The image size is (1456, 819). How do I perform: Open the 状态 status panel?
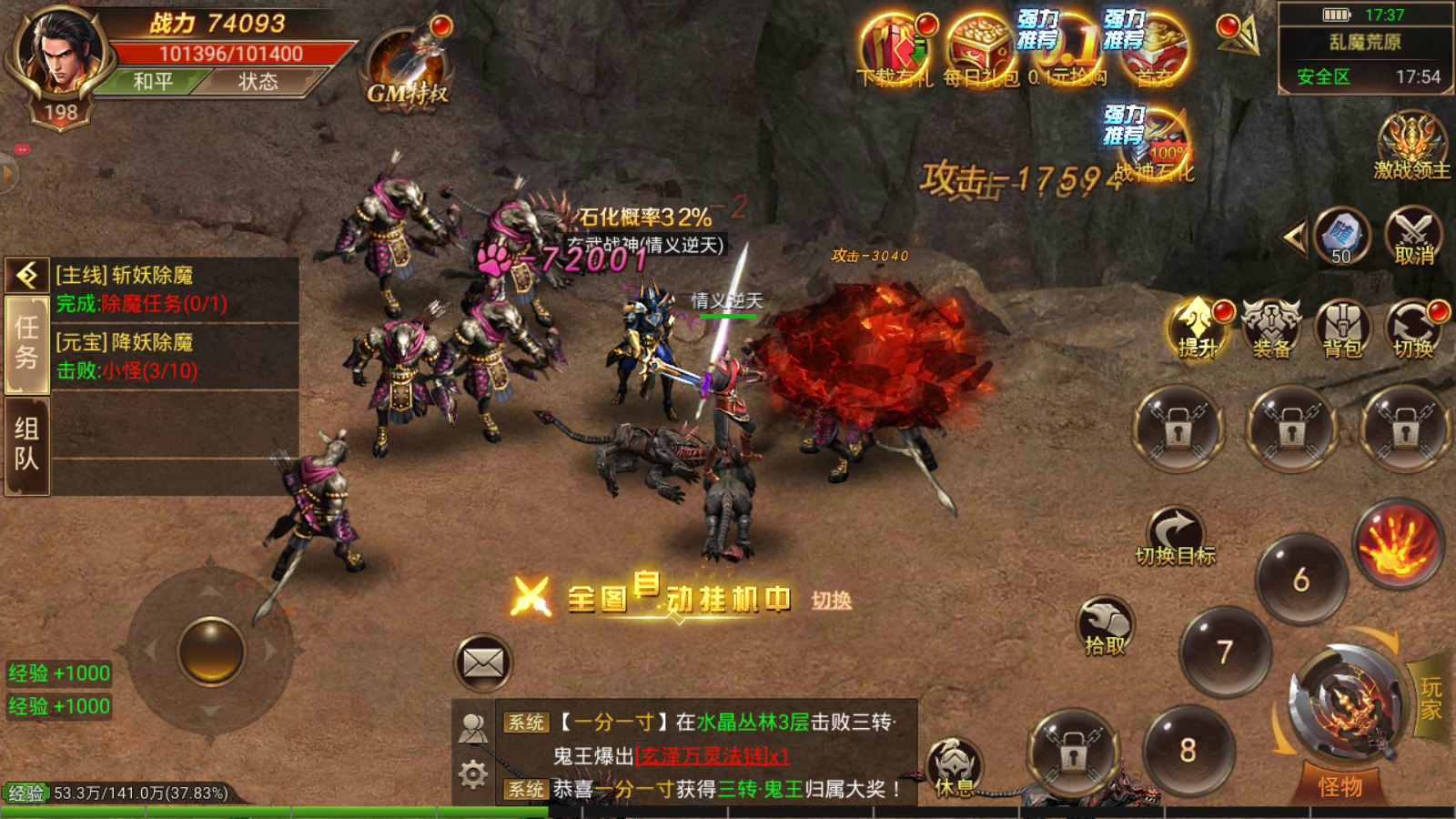click(x=258, y=82)
